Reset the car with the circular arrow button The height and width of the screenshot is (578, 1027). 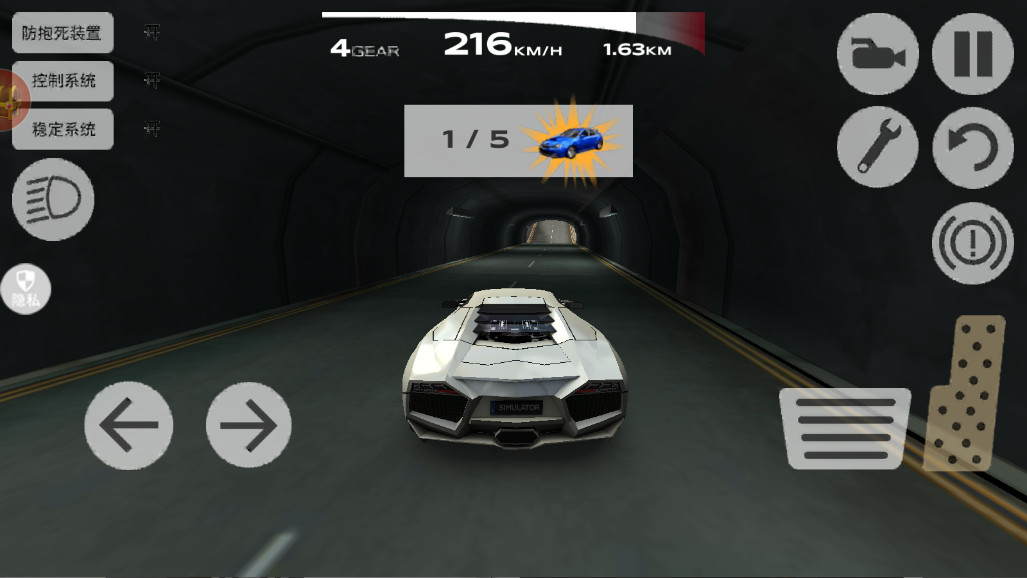pos(972,147)
